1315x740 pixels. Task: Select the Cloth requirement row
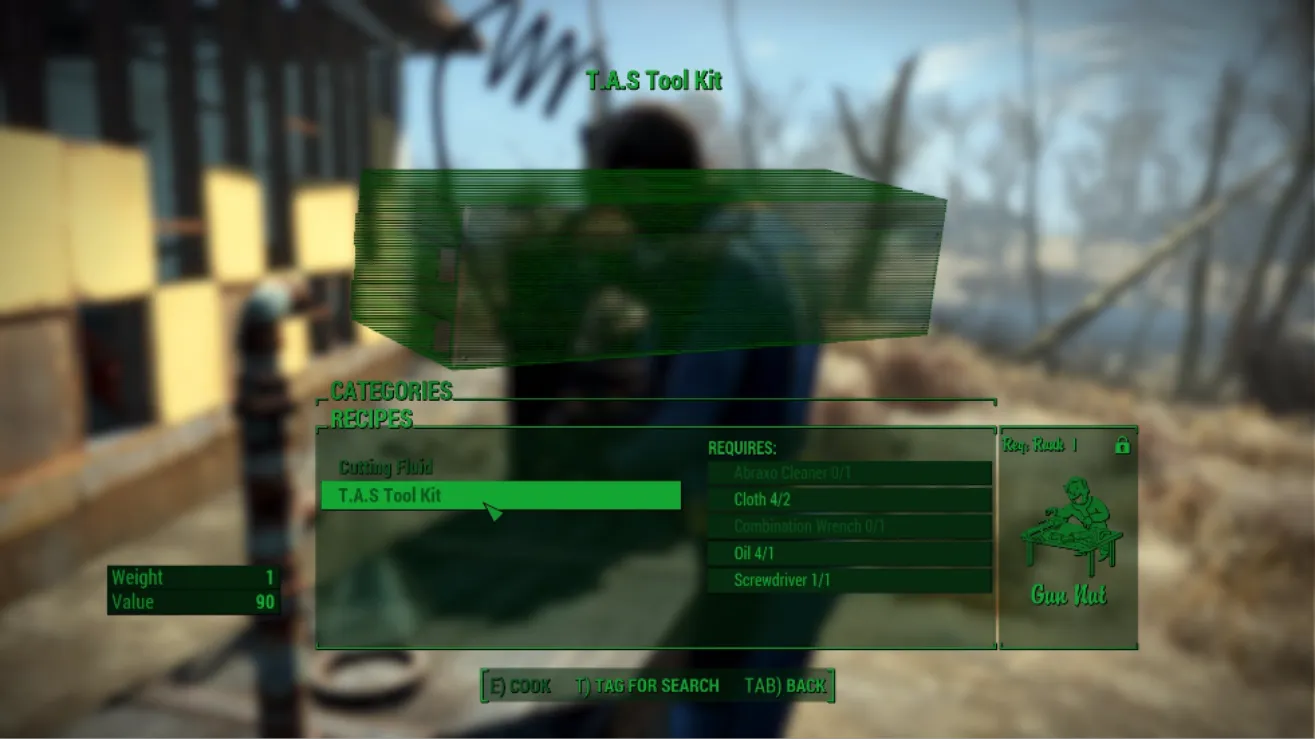click(849, 500)
